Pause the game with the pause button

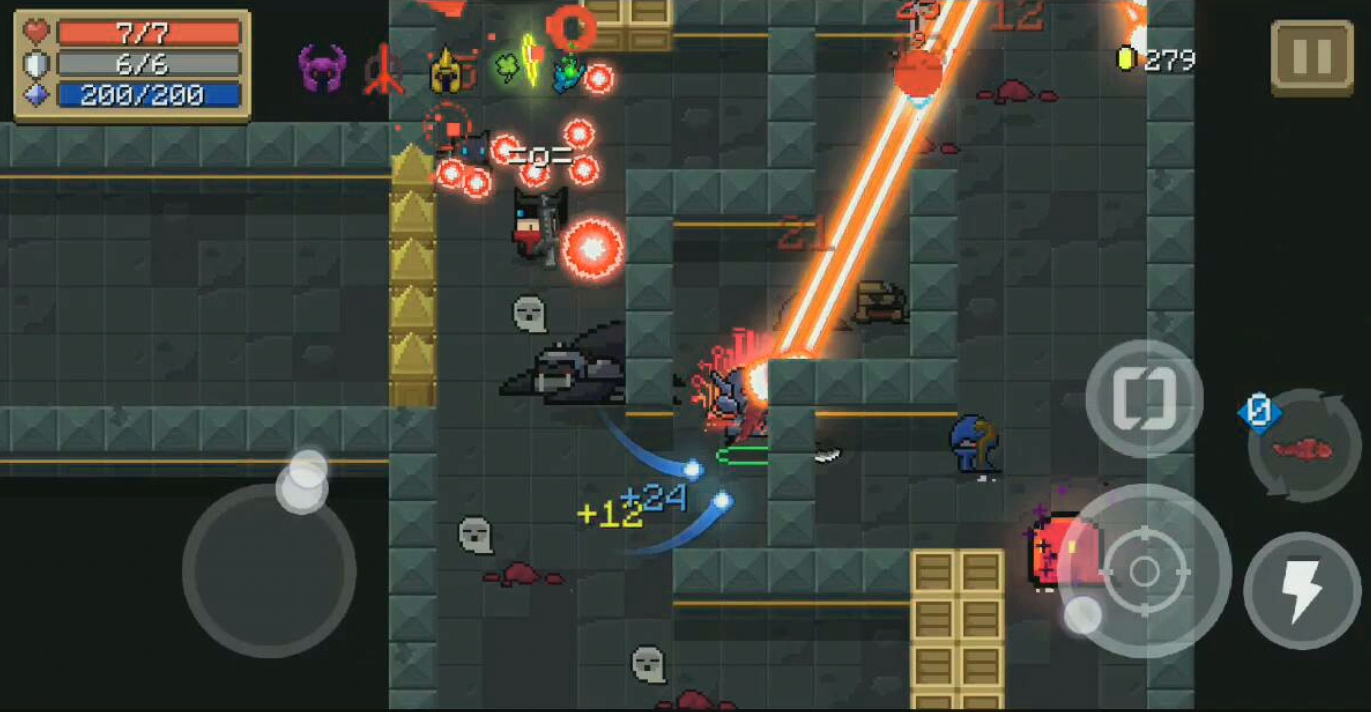[x=1311, y=58]
